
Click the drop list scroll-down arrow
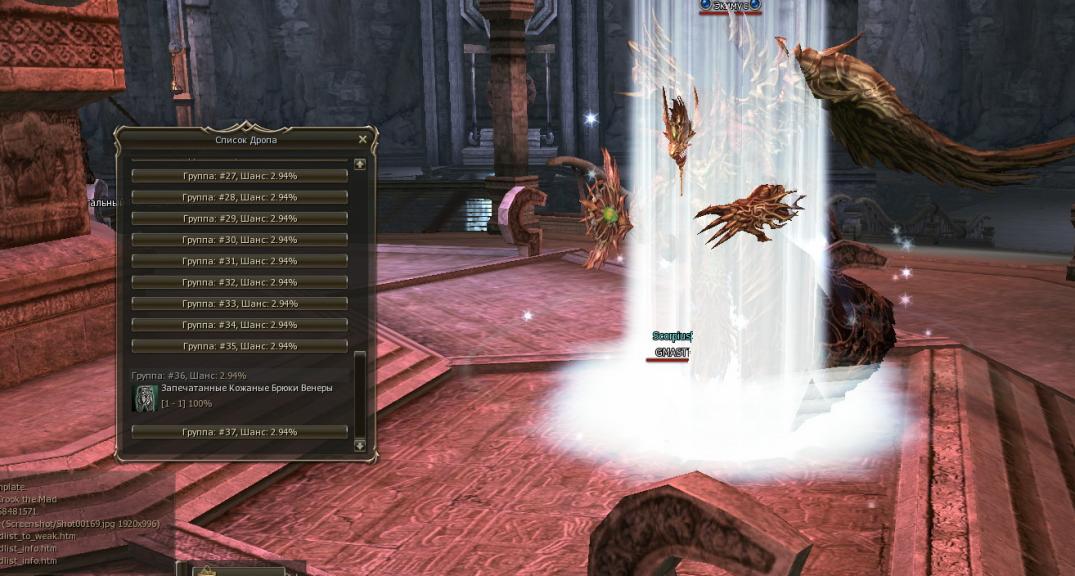360,446
